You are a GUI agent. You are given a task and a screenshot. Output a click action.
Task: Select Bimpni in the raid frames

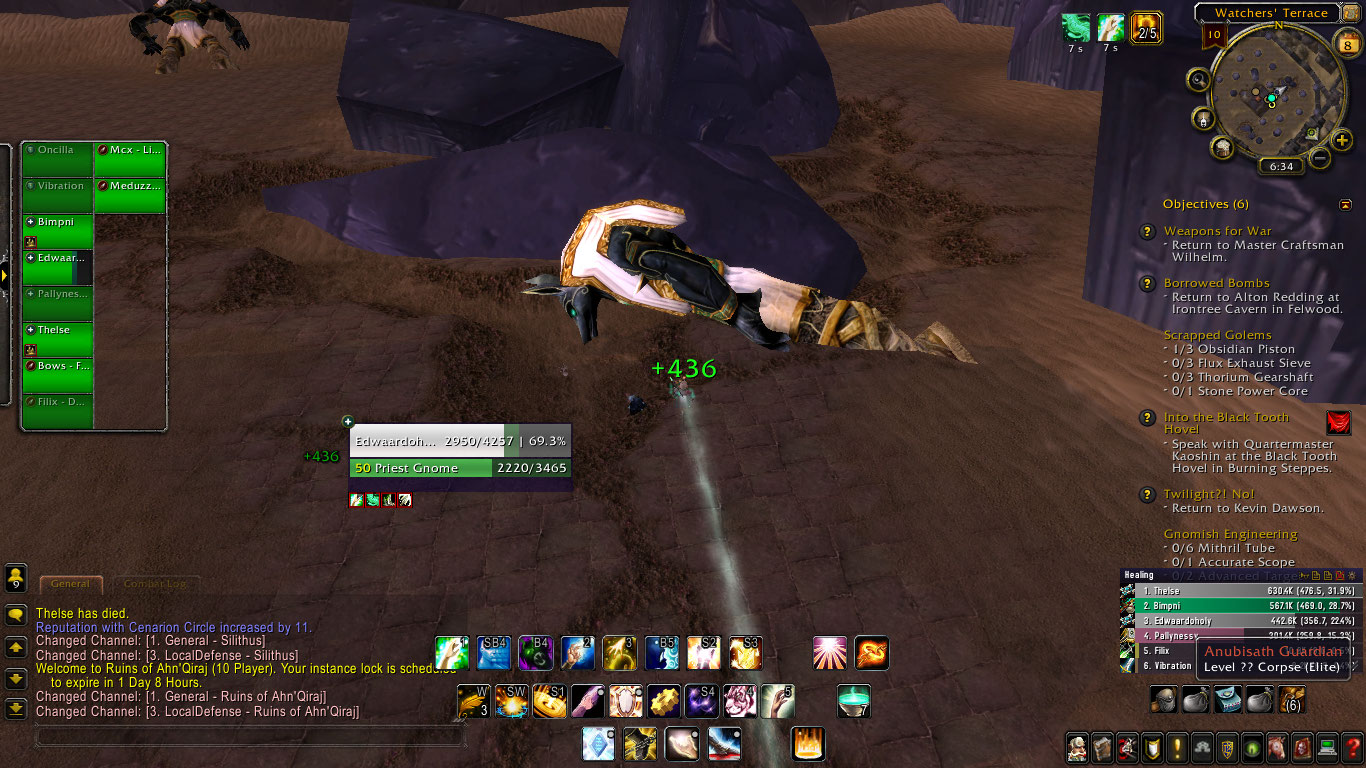click(x=58, y=230)
